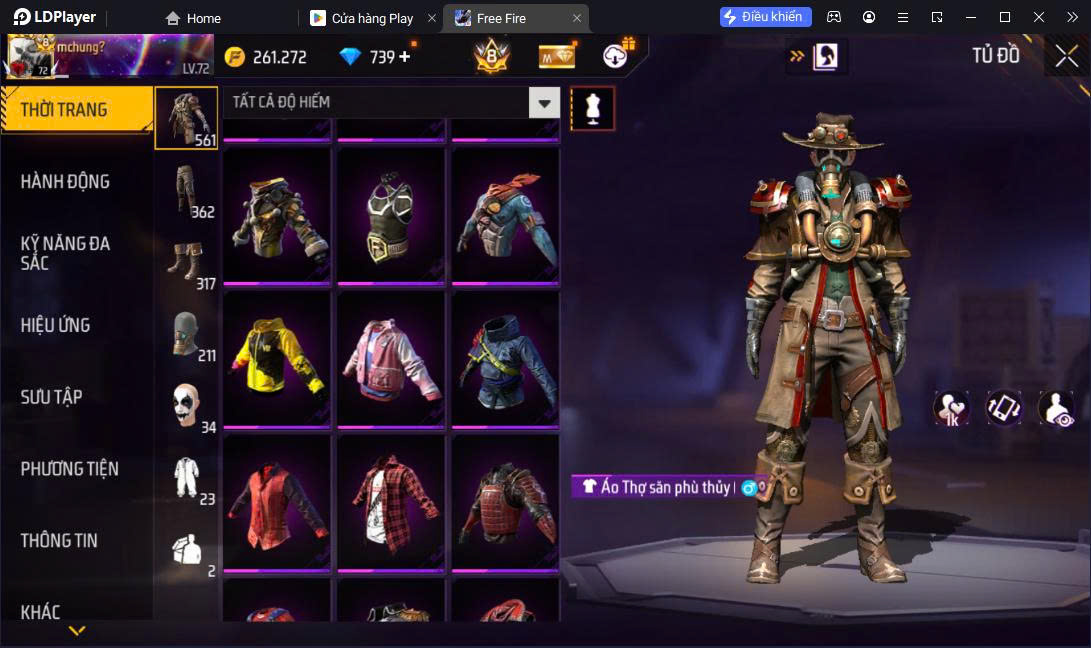Viewport: 1091px width, 648px height.
Task: Select the yellow hoodie item
Action: [x=277, y=357]
